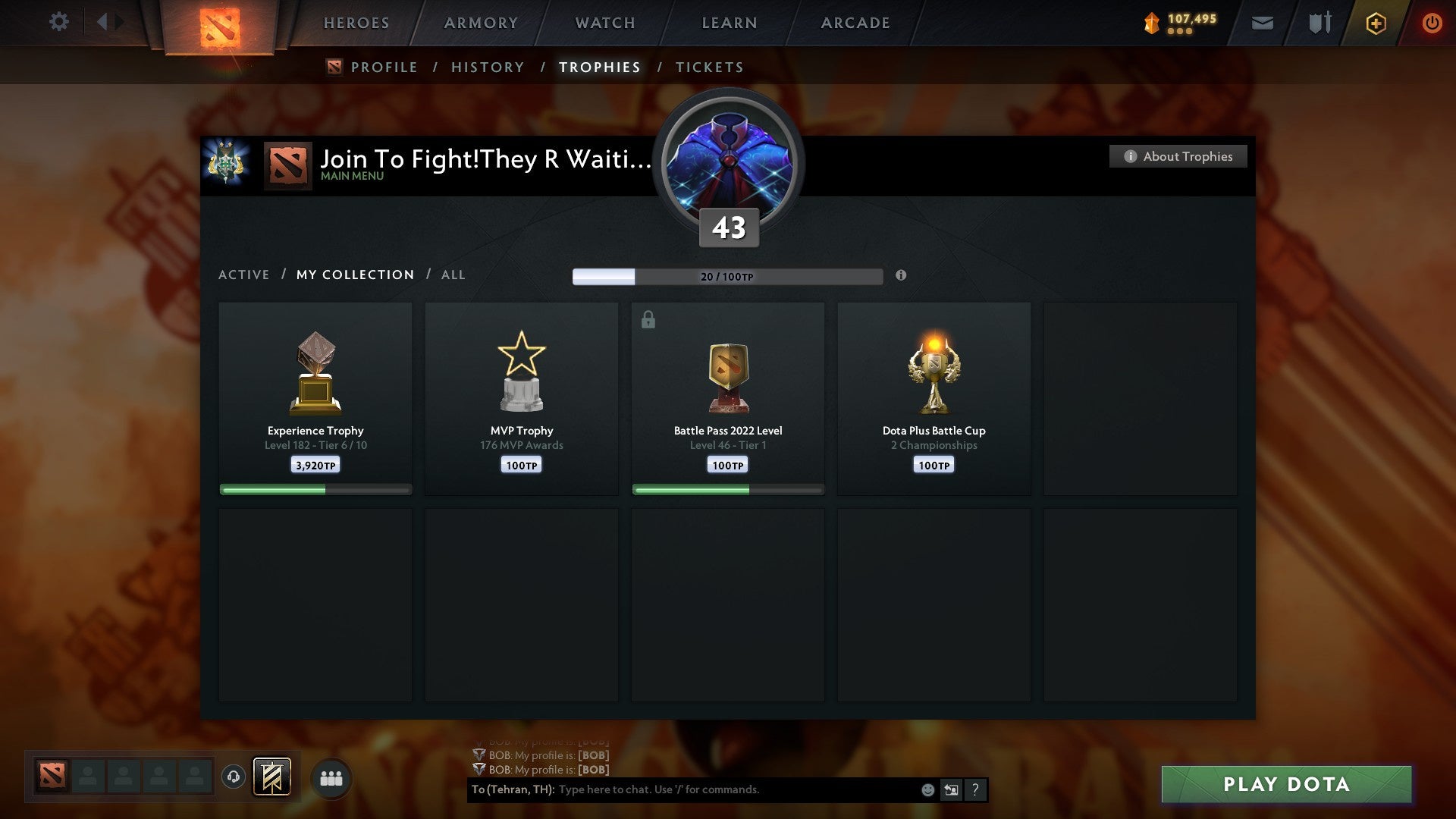This screenshot has height=819, width=1456.
Task: Click the question mark chat help icon
Action: 975,789
